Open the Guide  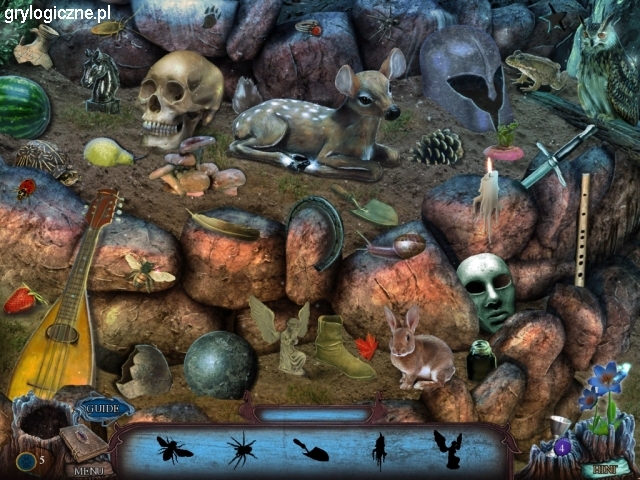(x=102, y=408)
